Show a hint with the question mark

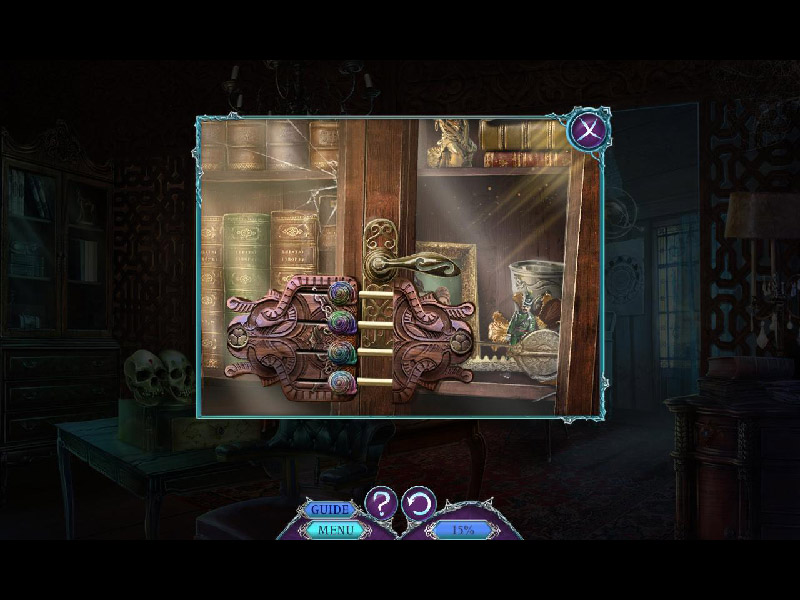point(381,502)
